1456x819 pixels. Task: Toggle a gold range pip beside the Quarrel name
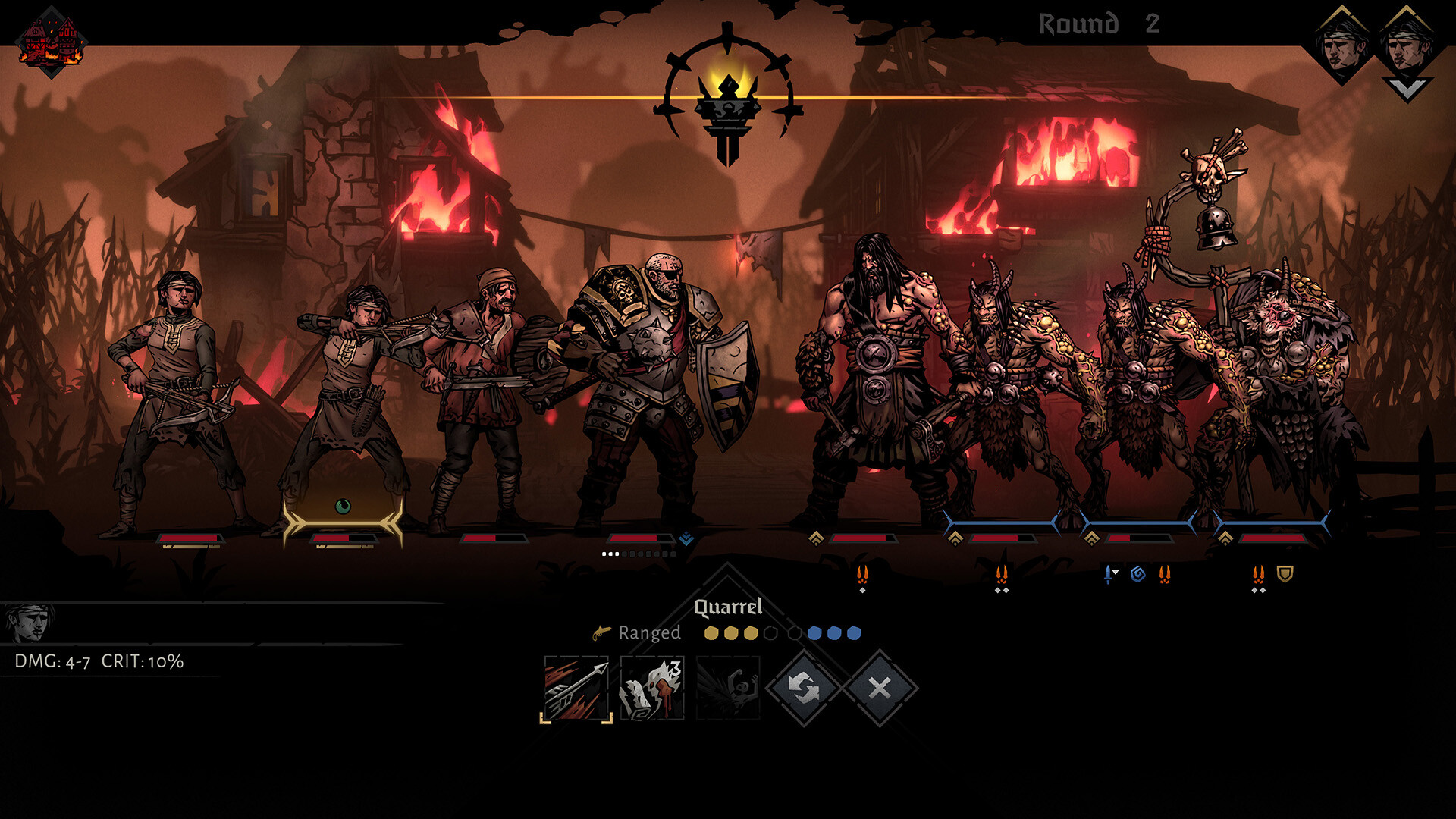(732, 633)
